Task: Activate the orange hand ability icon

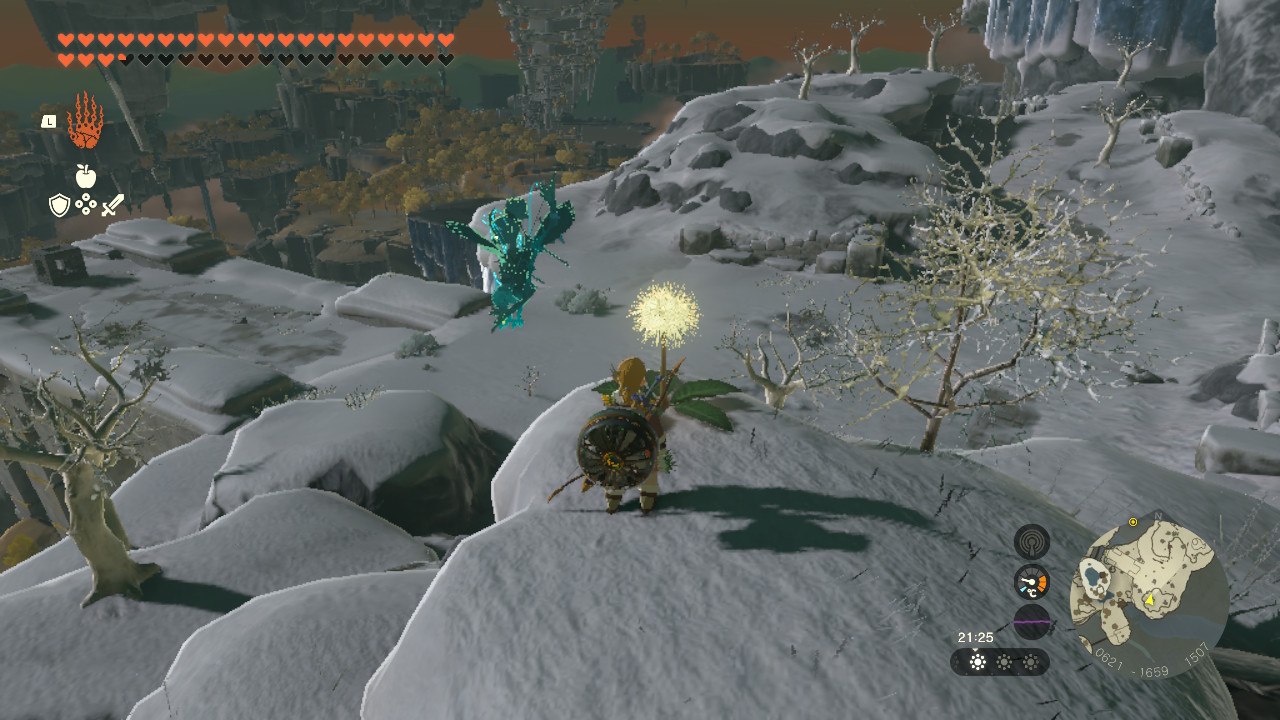Action: click(x=85, y=121)
